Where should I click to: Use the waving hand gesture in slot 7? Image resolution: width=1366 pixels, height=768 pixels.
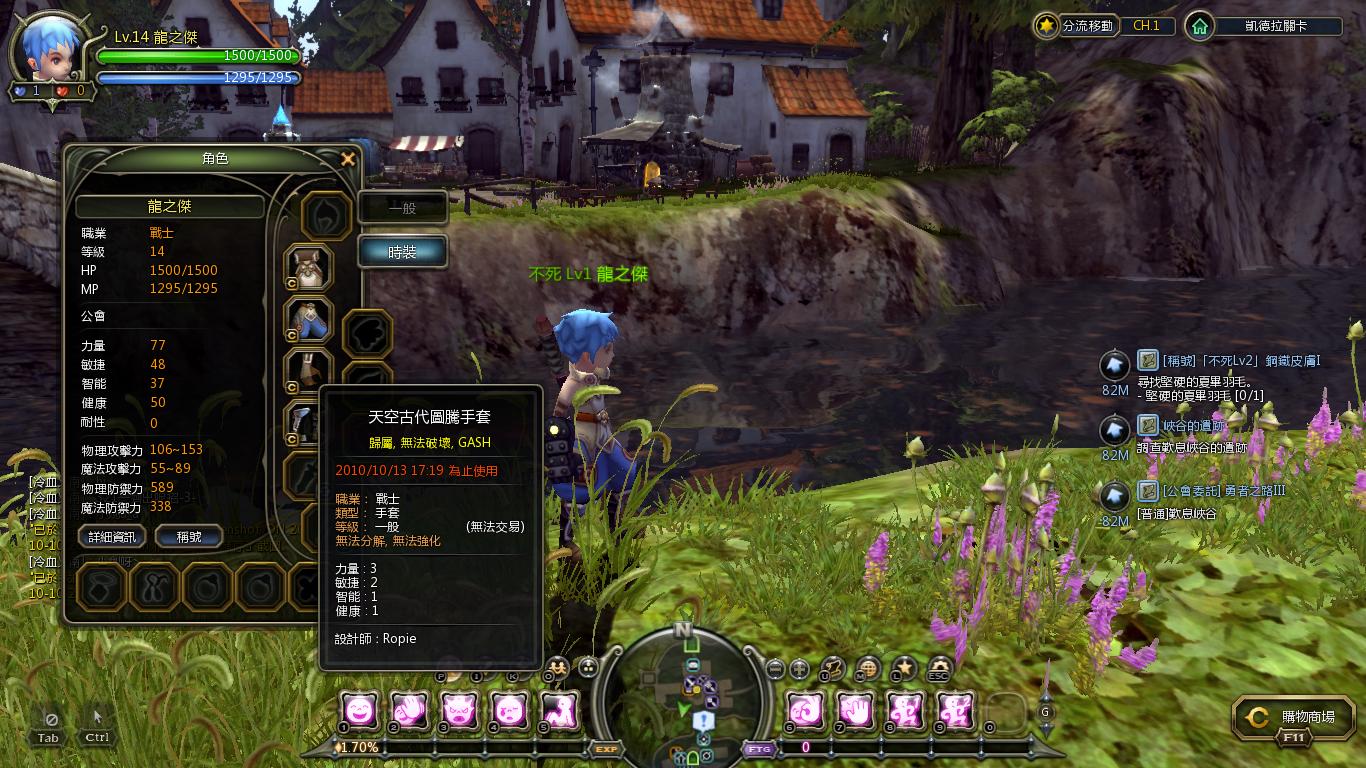click(x=856, y=710)
